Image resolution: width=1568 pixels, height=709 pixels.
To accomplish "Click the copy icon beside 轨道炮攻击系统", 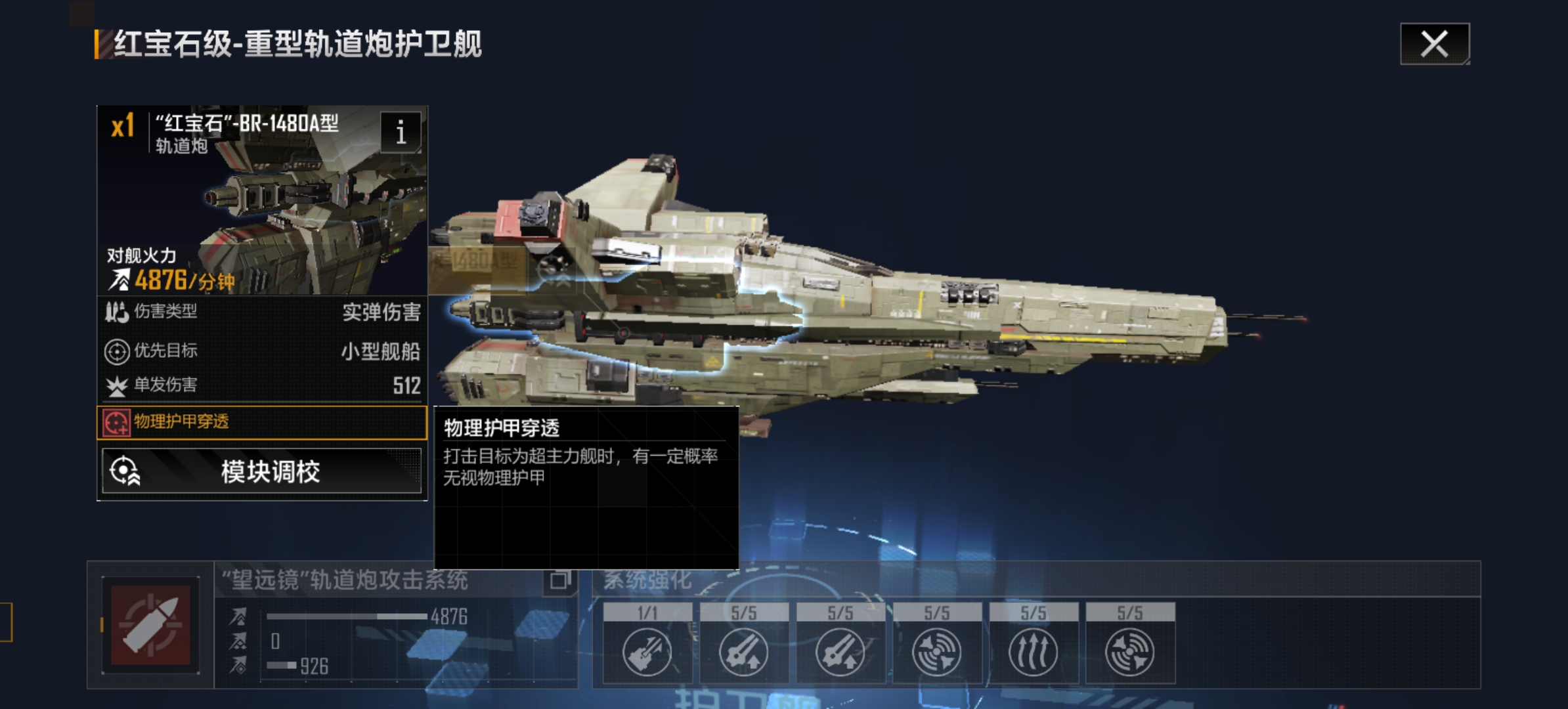I will 559,580.
